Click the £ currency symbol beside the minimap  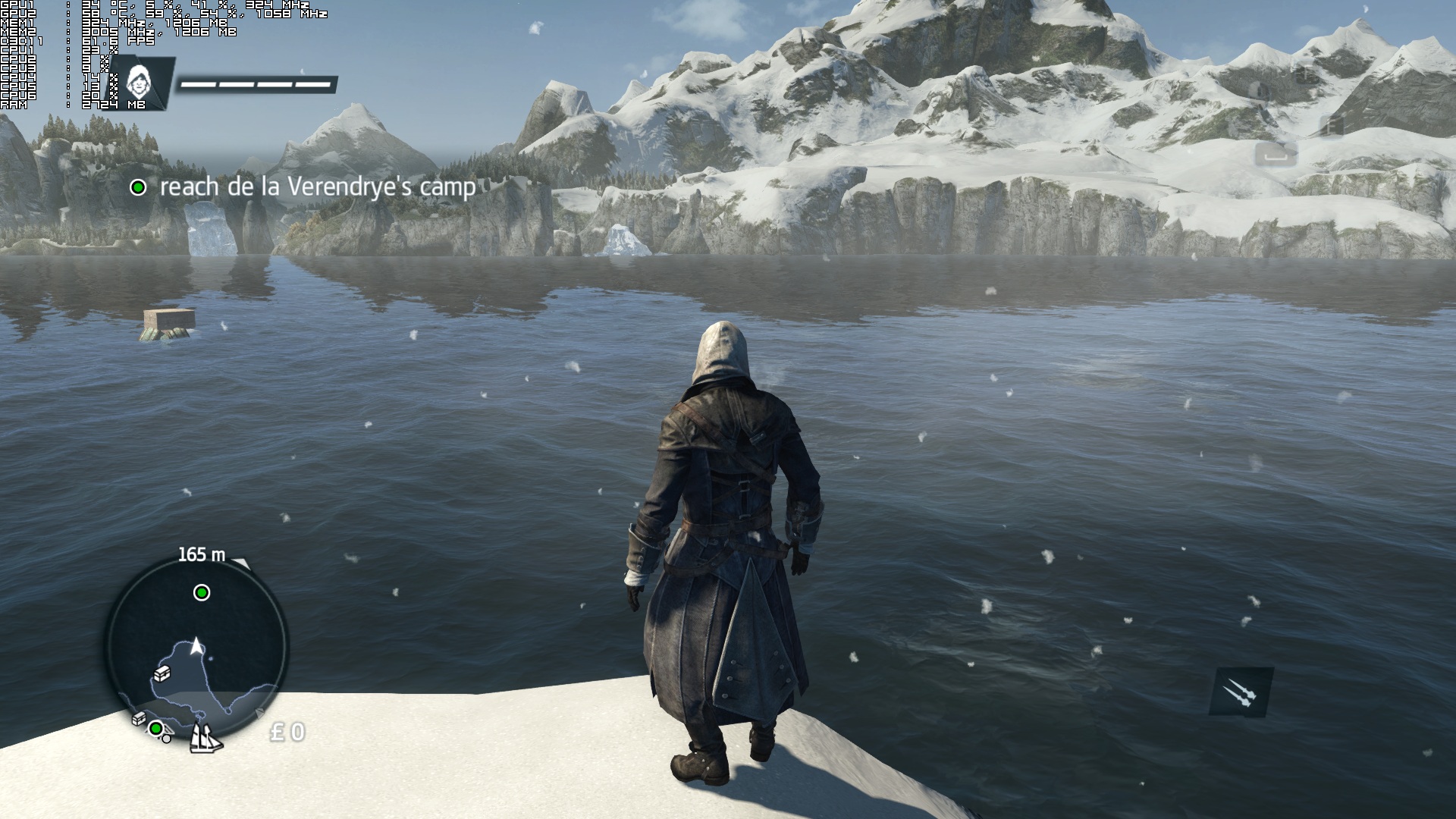[278, 731]
